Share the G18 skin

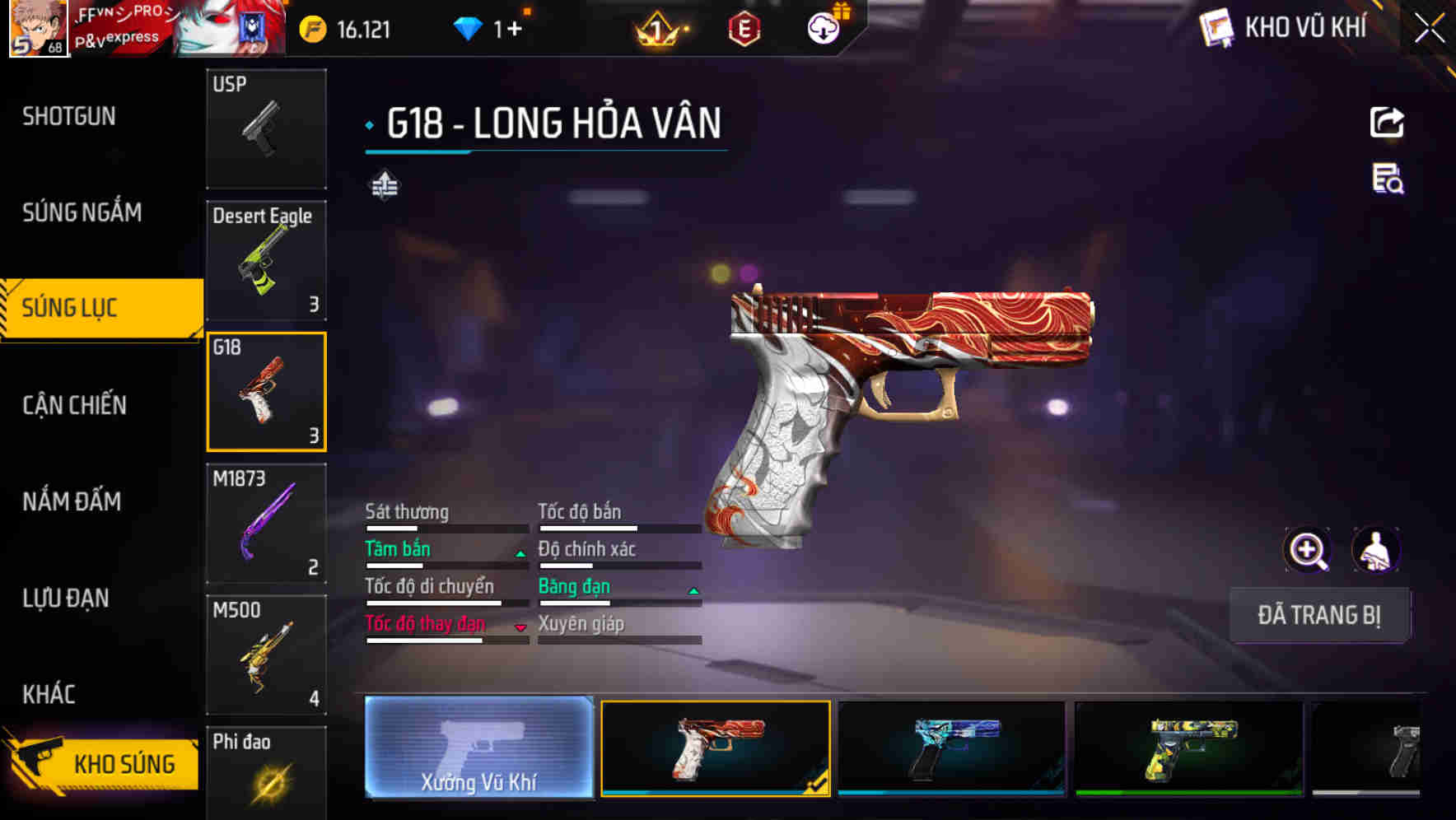coord(1387,123)
